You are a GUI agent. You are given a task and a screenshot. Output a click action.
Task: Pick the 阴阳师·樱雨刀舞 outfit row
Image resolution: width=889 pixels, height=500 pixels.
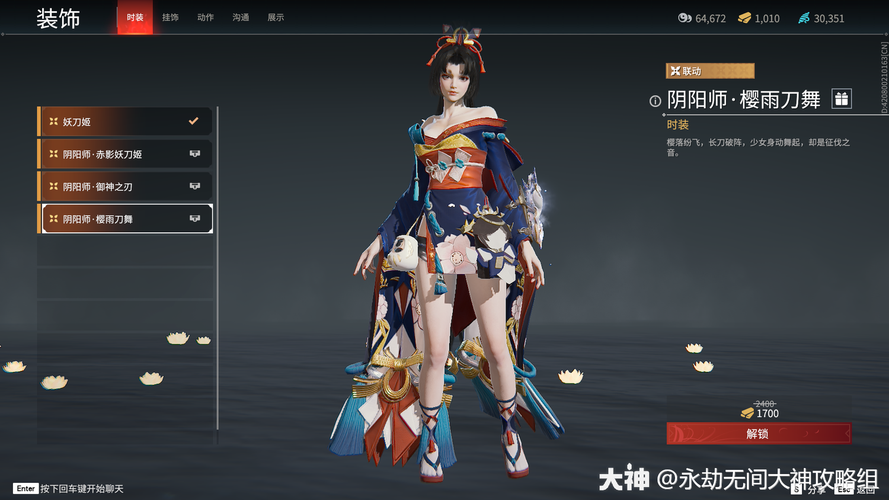coord(126,218)
